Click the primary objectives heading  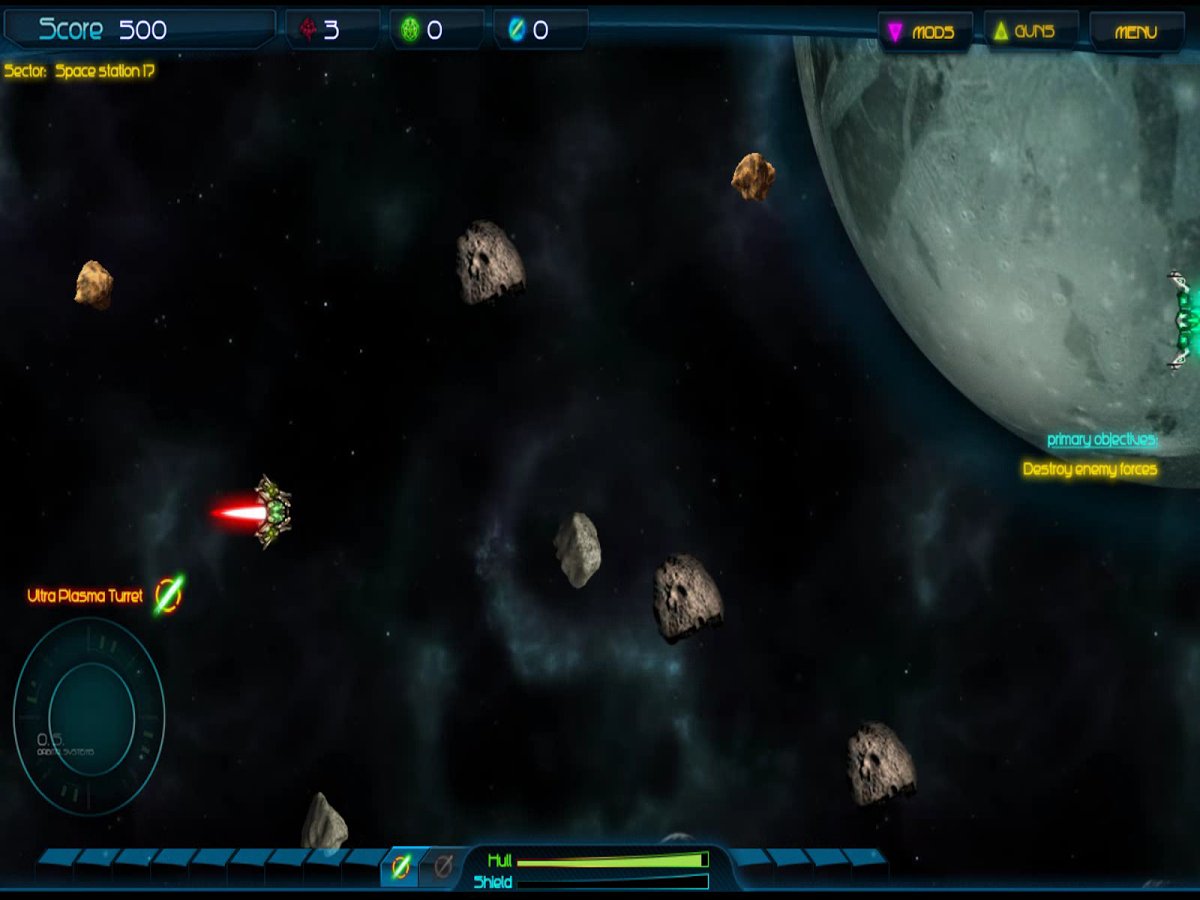coord(1102,440)
